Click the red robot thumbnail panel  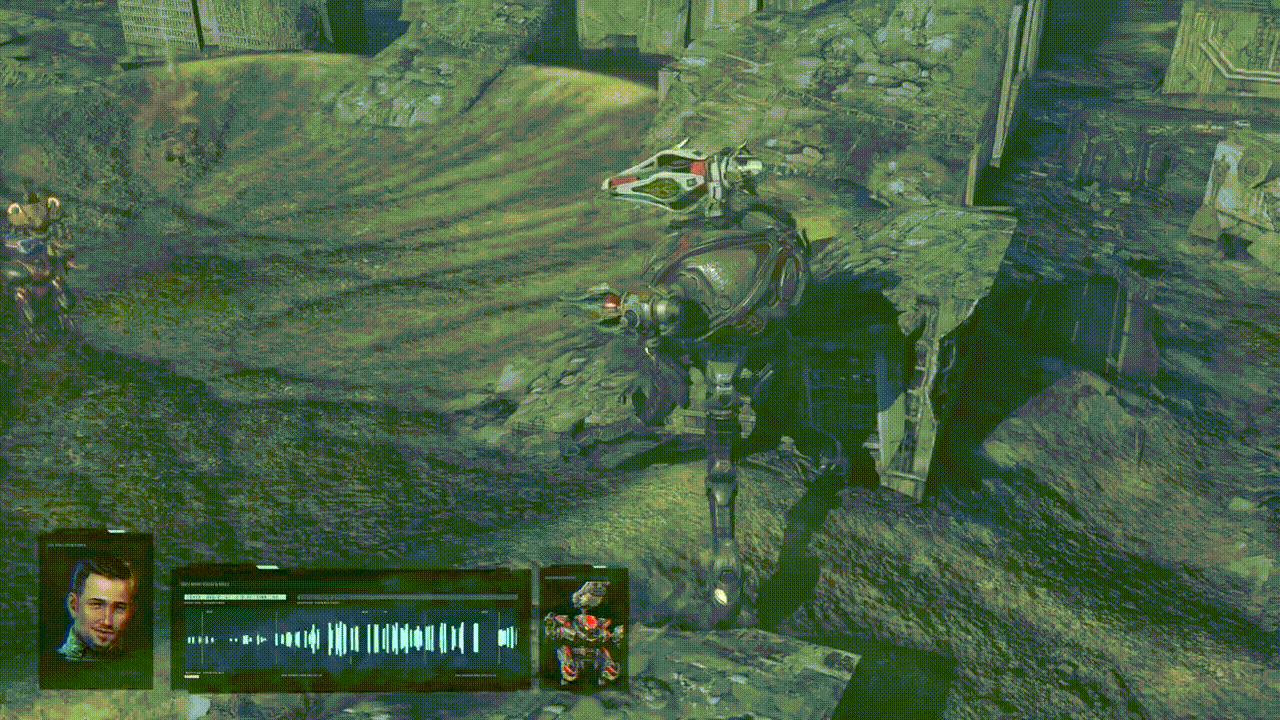(584, 630)
